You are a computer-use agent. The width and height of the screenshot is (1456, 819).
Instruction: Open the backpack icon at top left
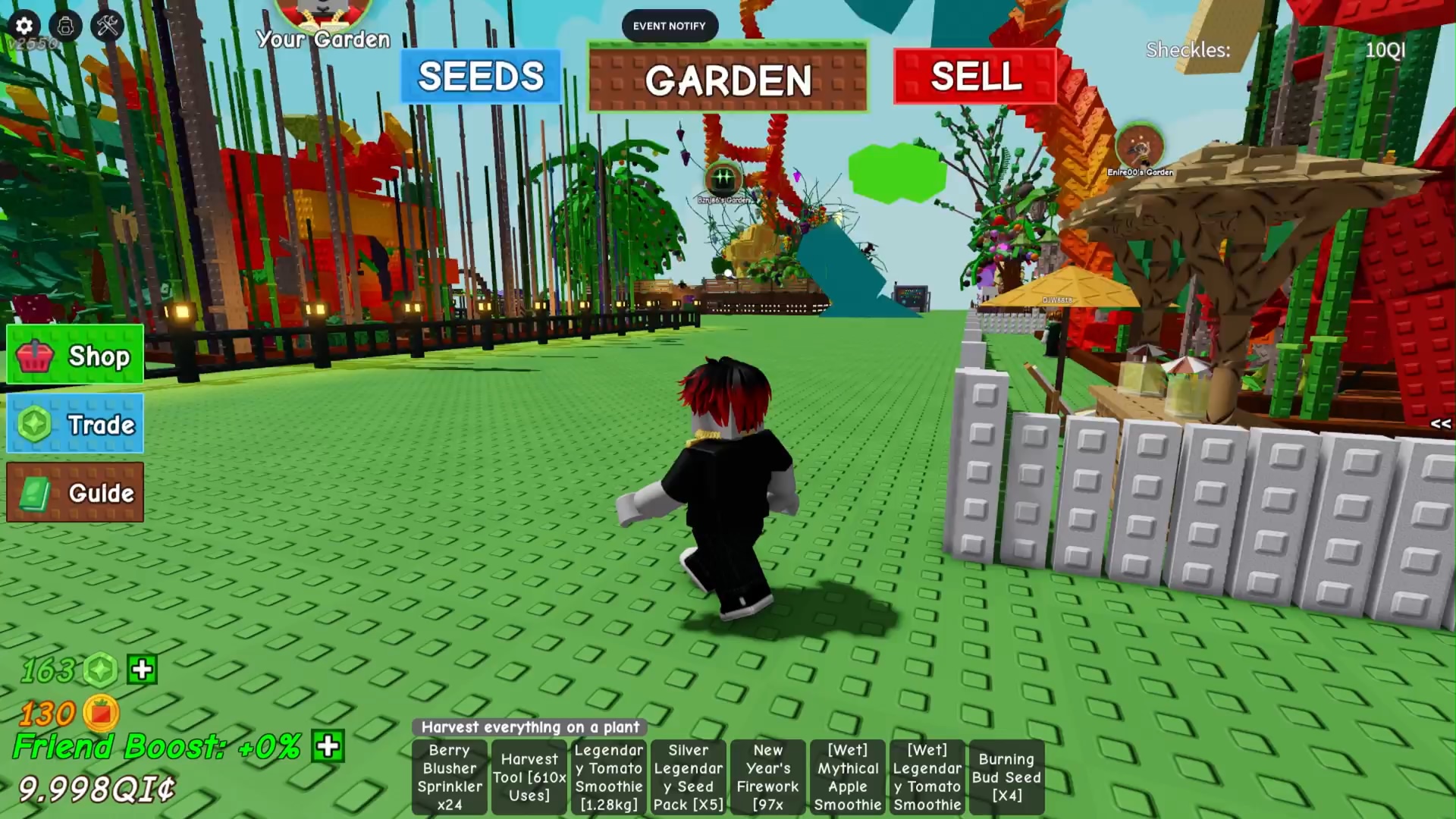click(x=66, y=26)
